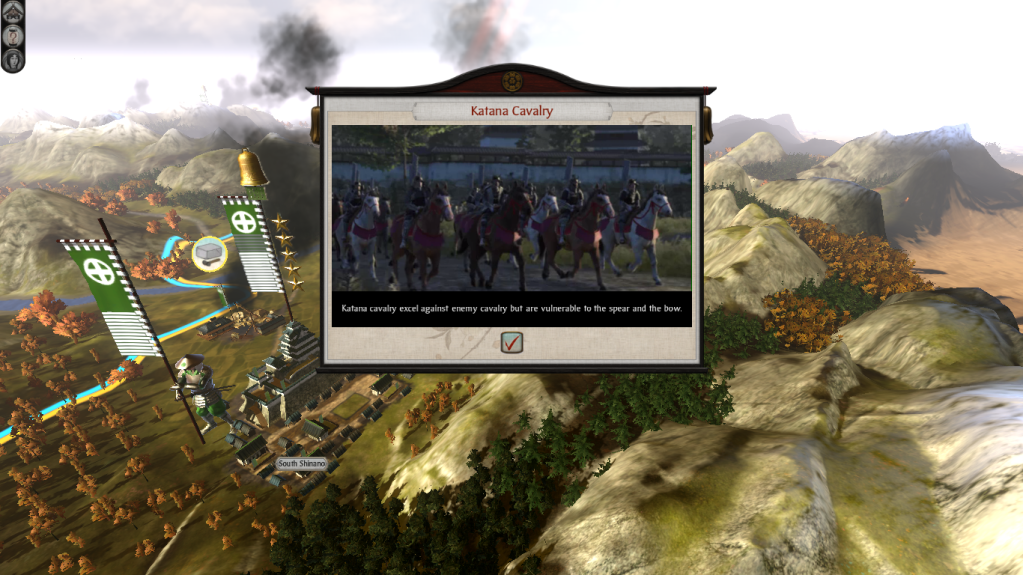
Task: Click the advisor portrait icon
Action: tap(13, 58)
